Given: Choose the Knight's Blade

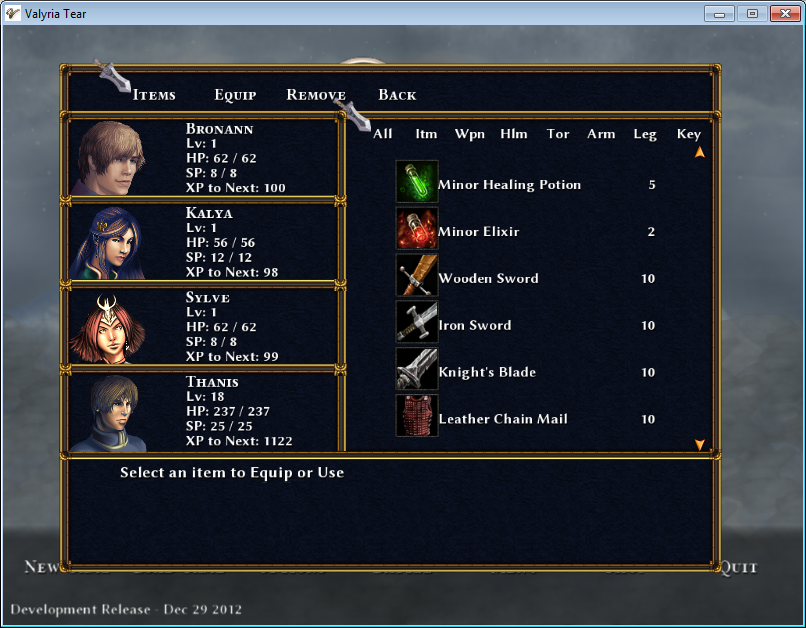Looking at the screenshot, I should 487,373.
